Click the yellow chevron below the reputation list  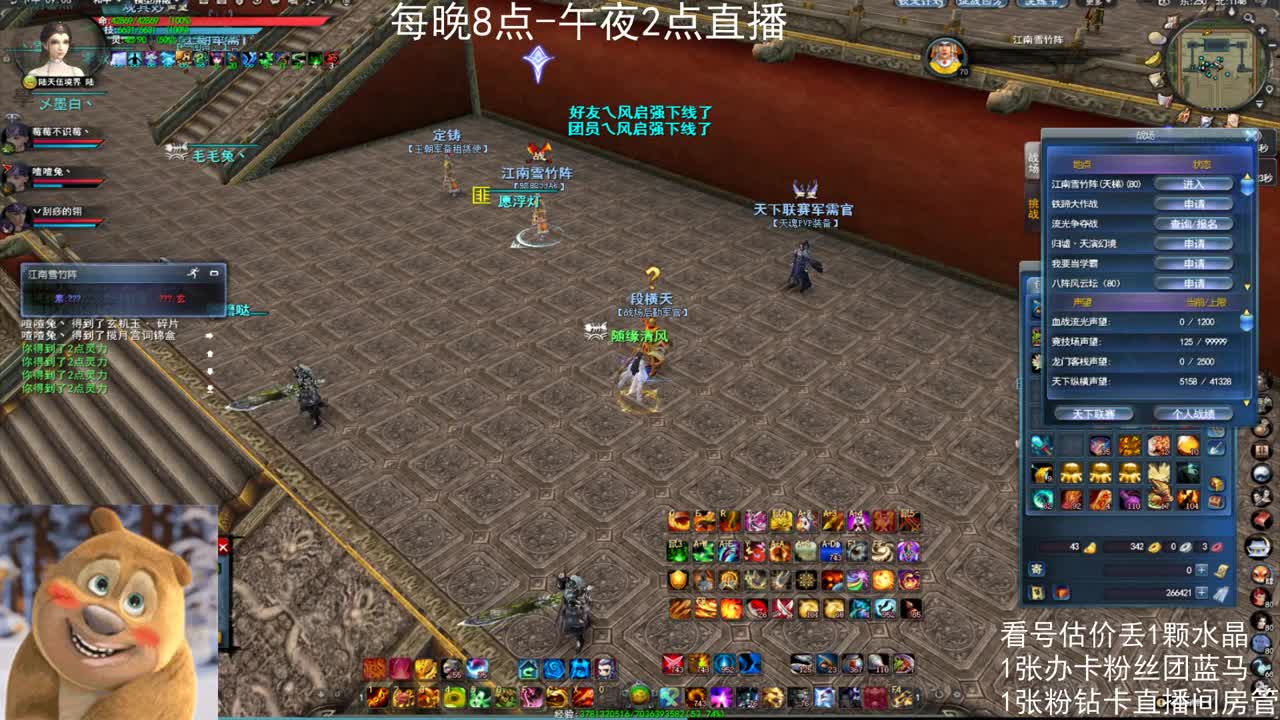point(1247,405)
